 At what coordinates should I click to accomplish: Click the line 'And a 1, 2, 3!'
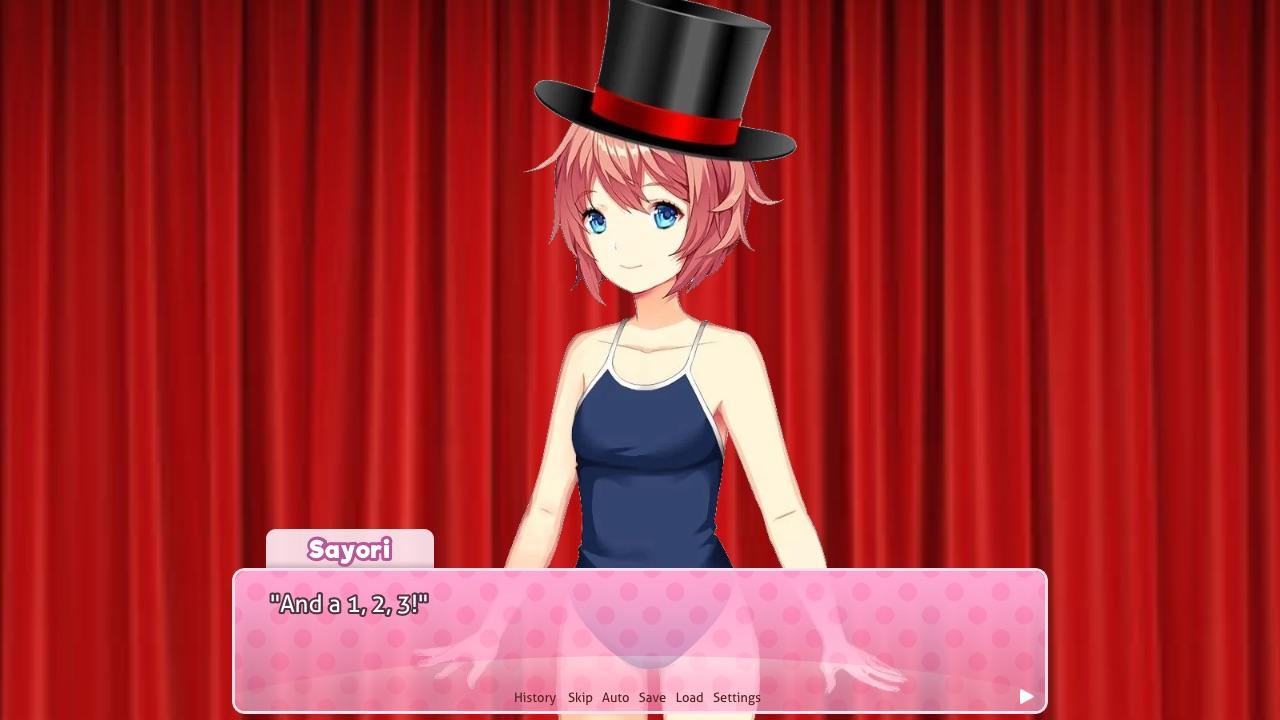[x=347, y=603]
